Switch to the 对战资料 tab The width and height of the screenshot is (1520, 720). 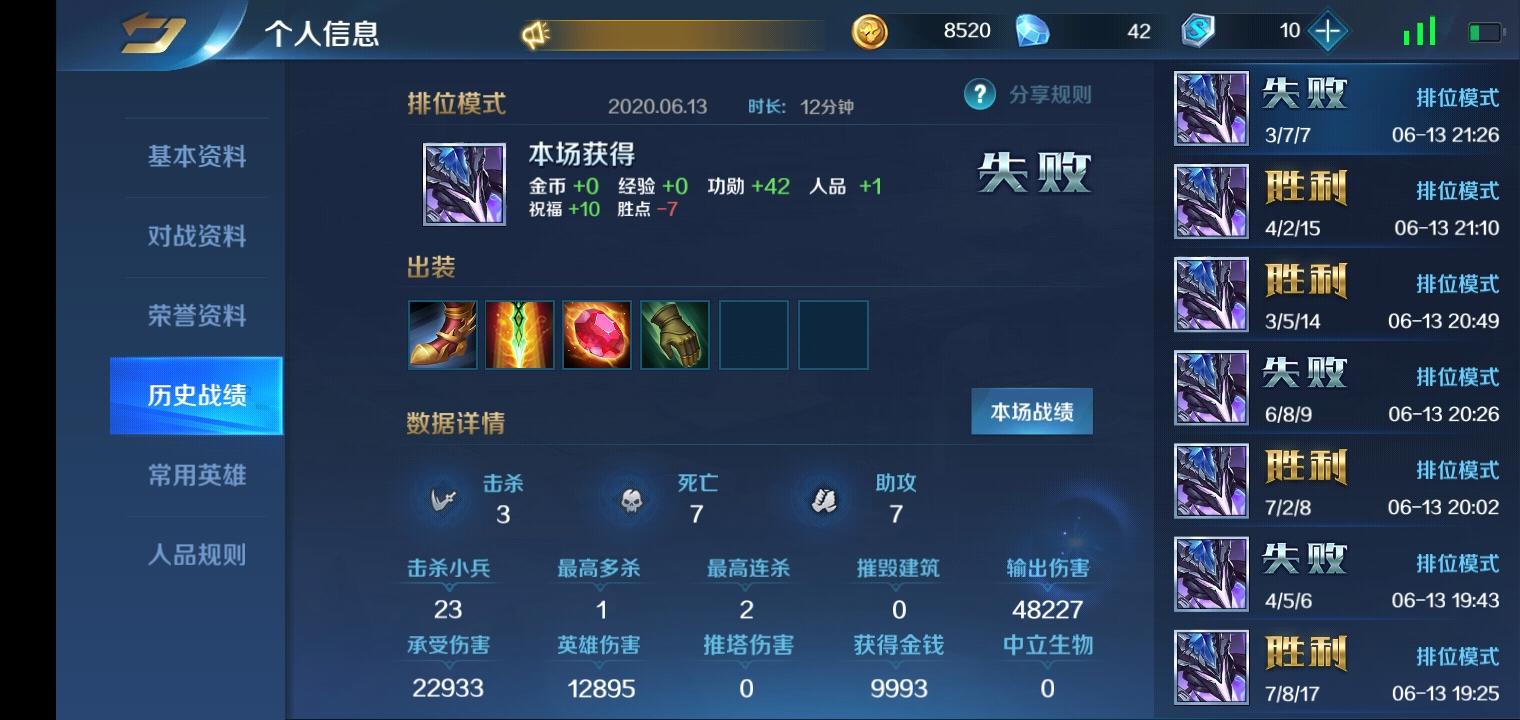(x=196, y=236)
